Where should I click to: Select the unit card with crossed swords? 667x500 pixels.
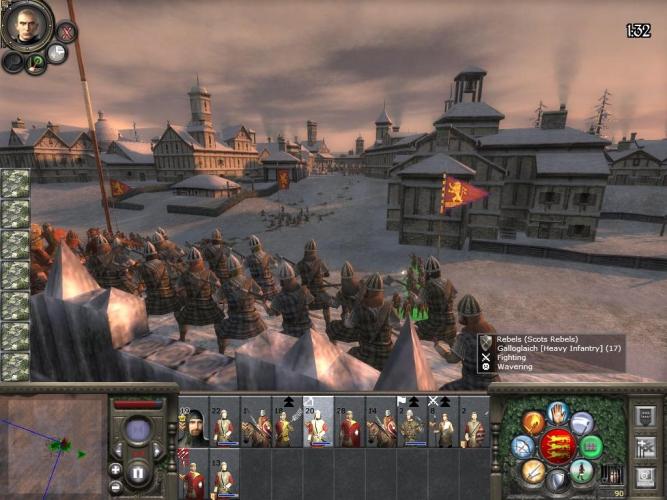coord(442,424)
